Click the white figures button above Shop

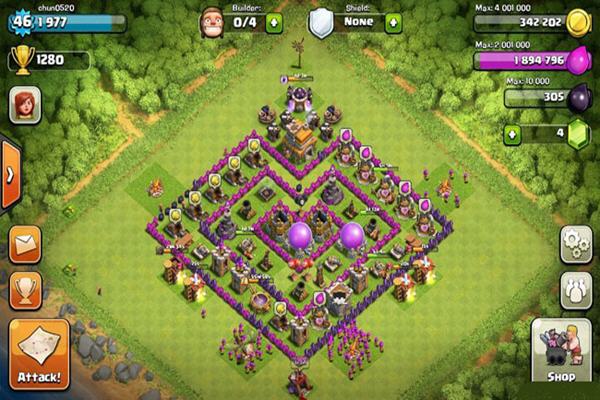click(x=576, y=290)
